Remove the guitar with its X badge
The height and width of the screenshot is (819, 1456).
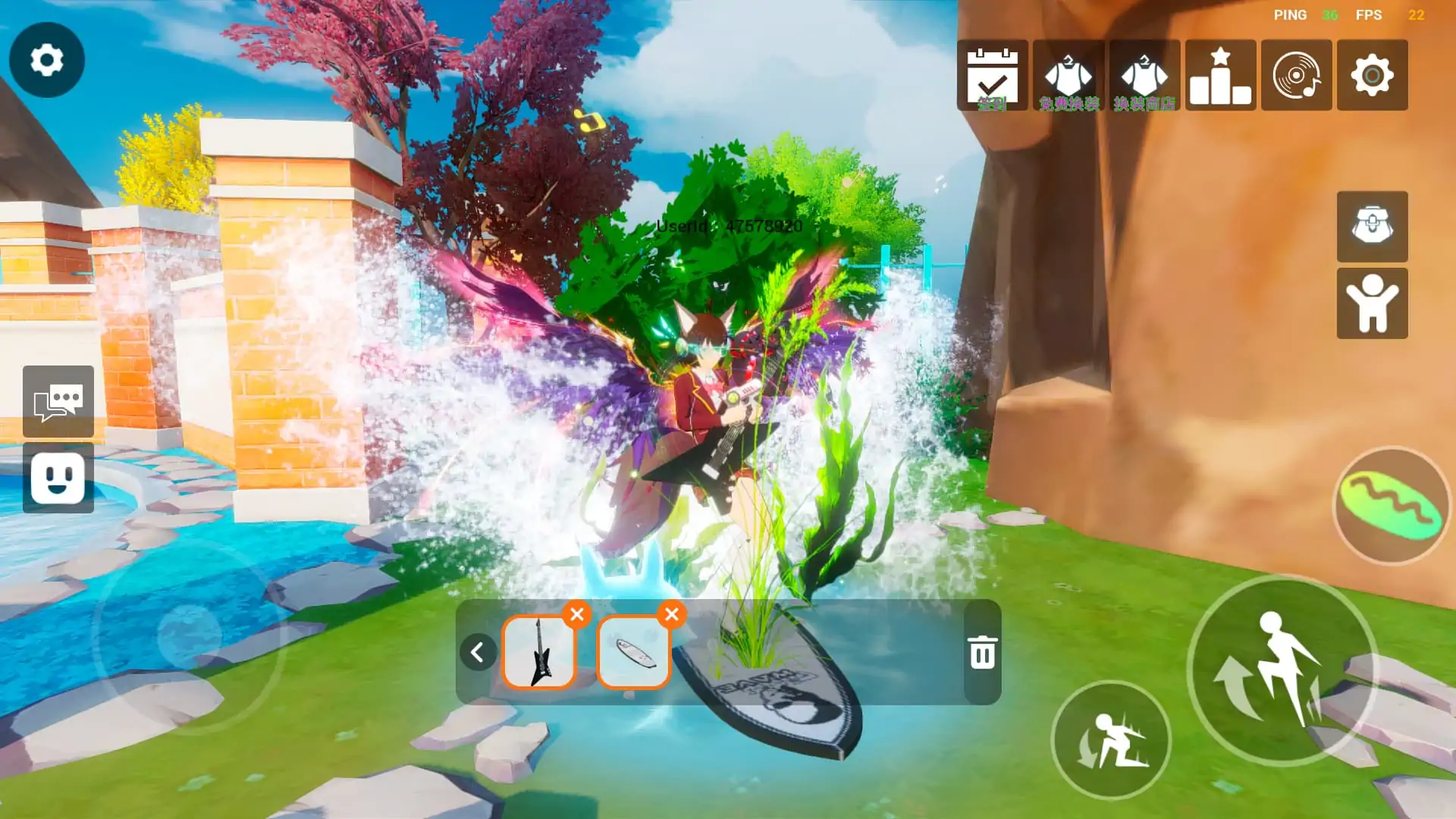point(577,614)
